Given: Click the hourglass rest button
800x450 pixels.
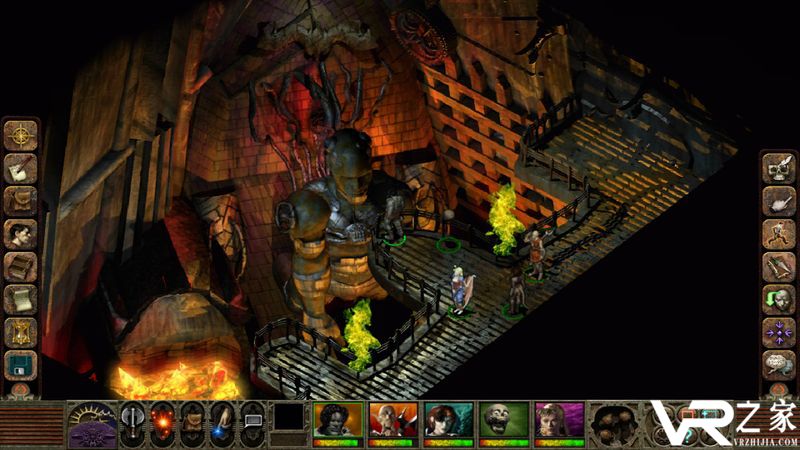Looking at the screenshot, I should coord(20,332).
